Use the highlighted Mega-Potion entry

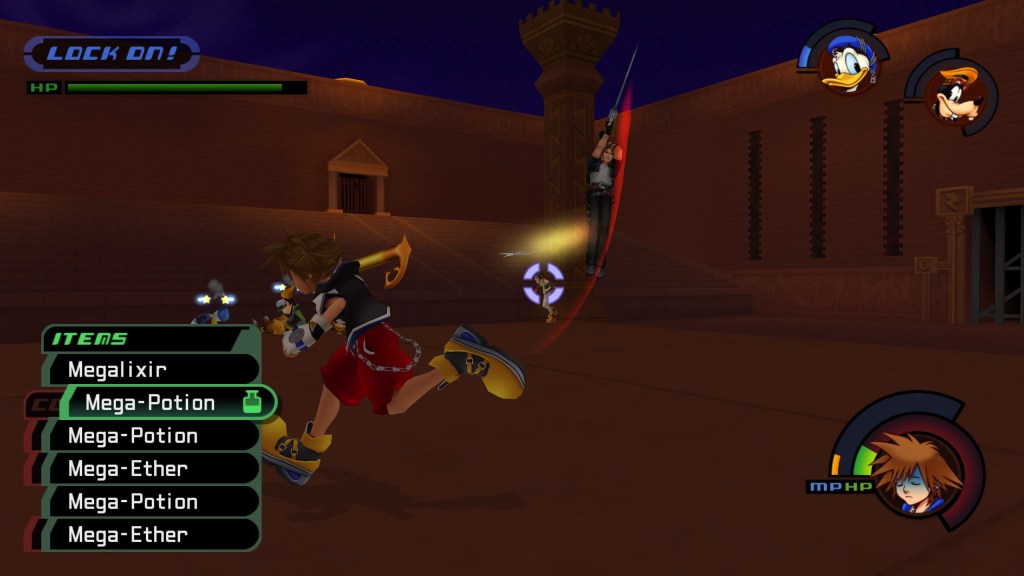pyautogui.click(x=160, y=403)
